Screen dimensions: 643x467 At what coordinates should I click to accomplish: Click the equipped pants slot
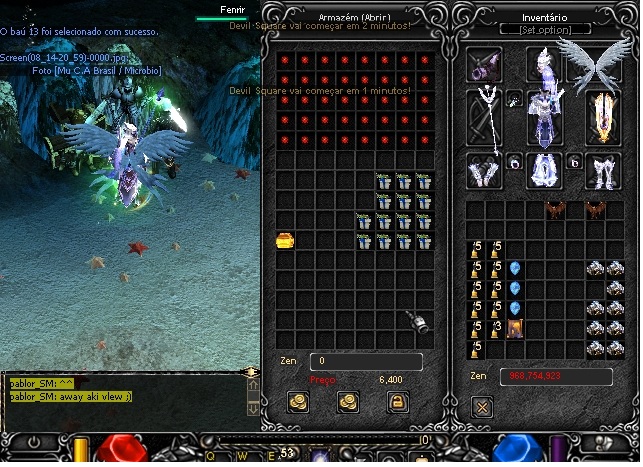tap(543, 170)
